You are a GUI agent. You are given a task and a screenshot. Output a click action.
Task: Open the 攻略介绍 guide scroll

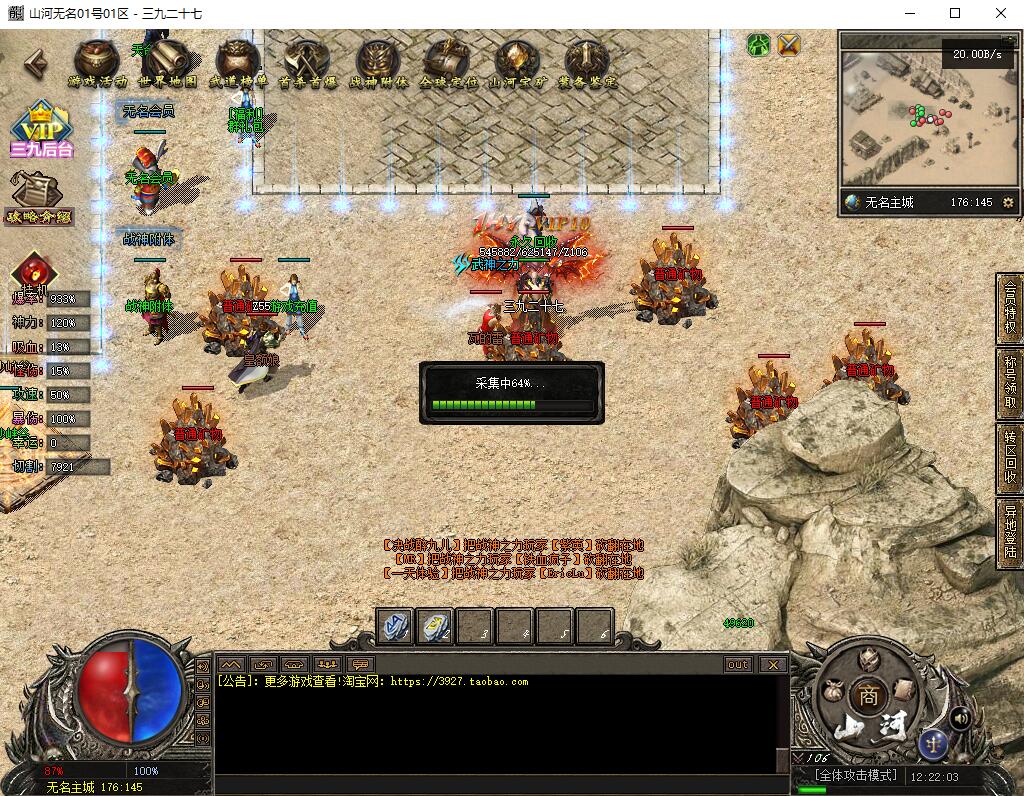40,198
